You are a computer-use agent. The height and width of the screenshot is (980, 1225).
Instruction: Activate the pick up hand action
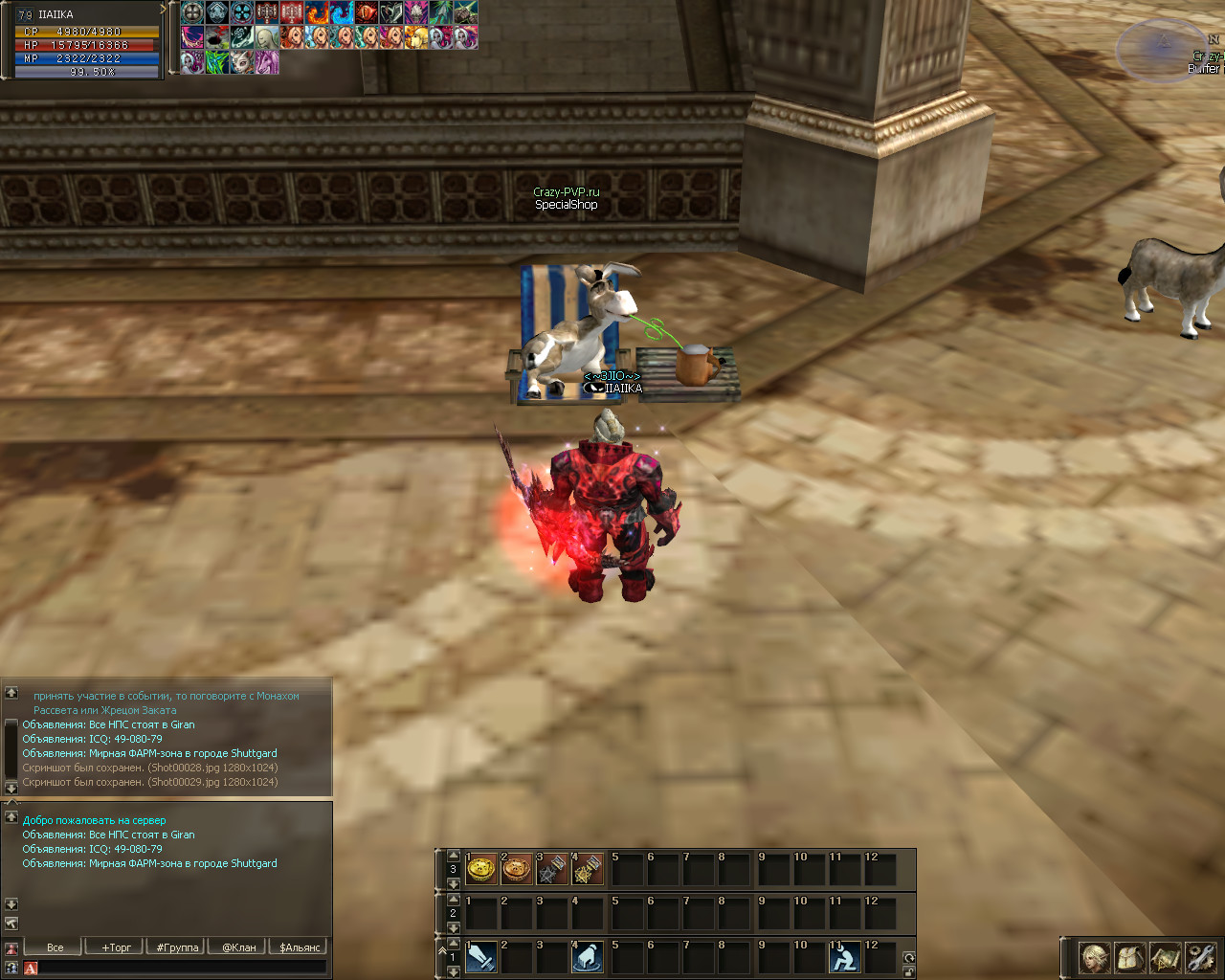point(587,957)
